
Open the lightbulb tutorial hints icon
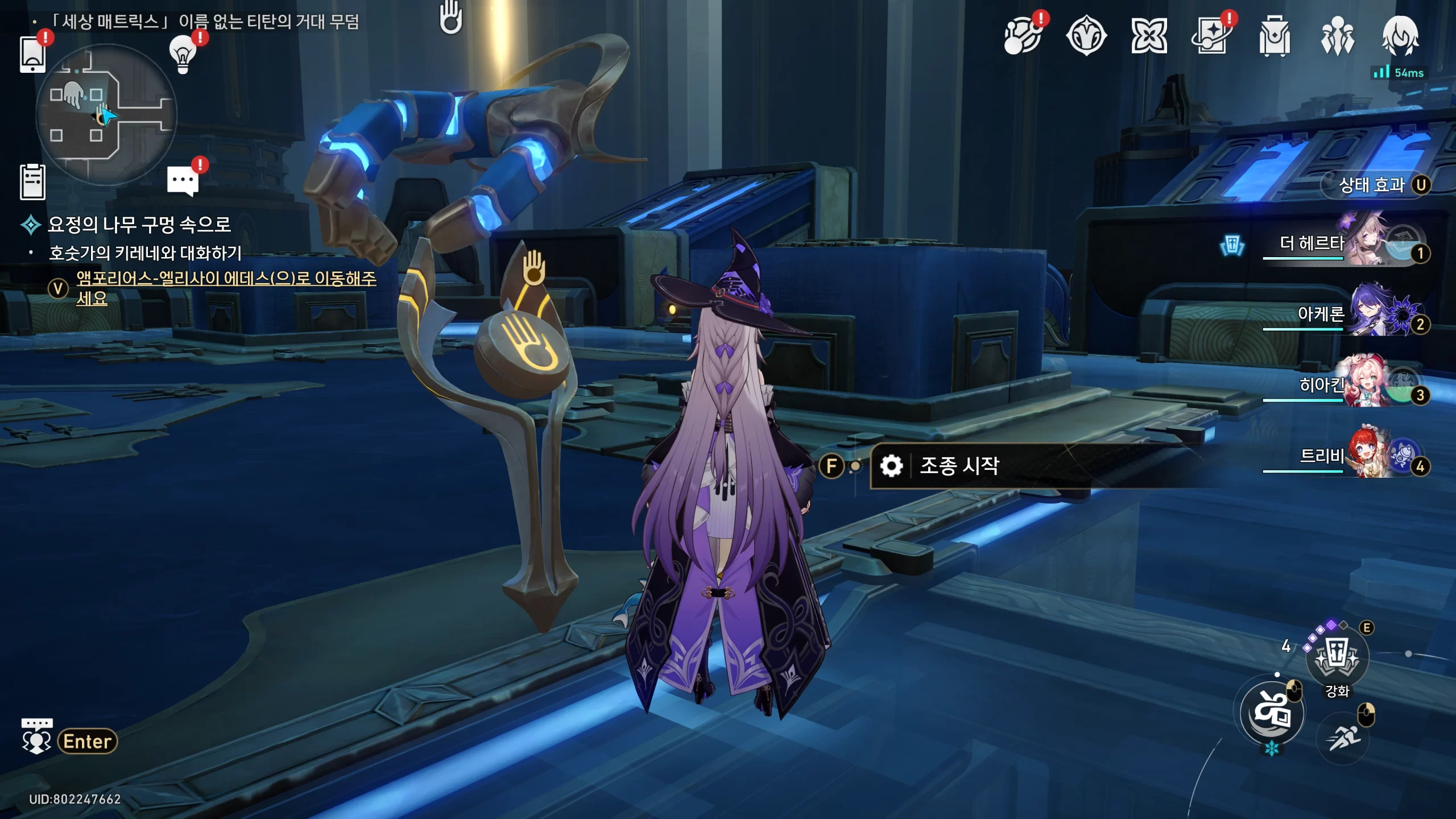click(183, 54)
